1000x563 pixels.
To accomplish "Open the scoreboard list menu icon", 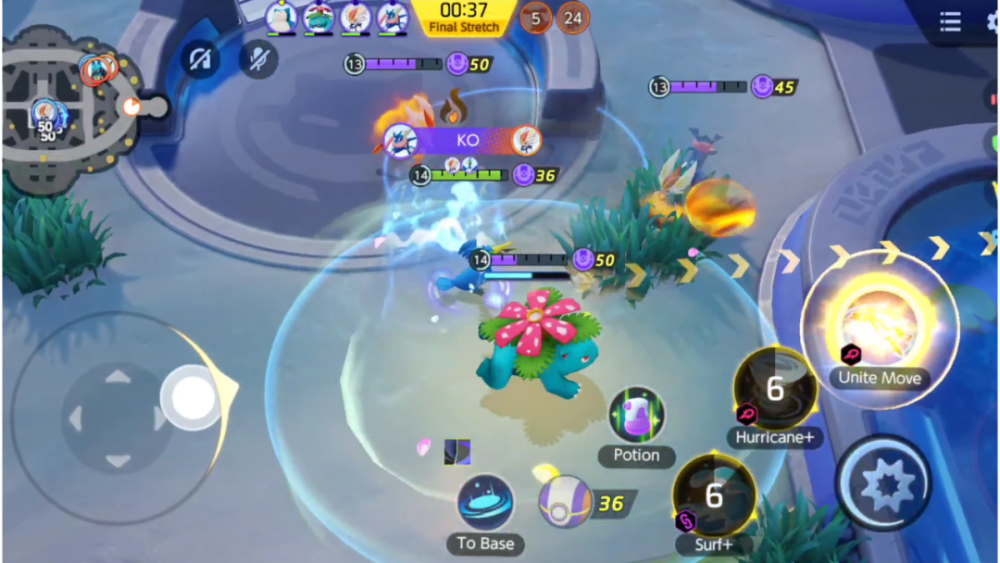I will (x=950, y=22).
